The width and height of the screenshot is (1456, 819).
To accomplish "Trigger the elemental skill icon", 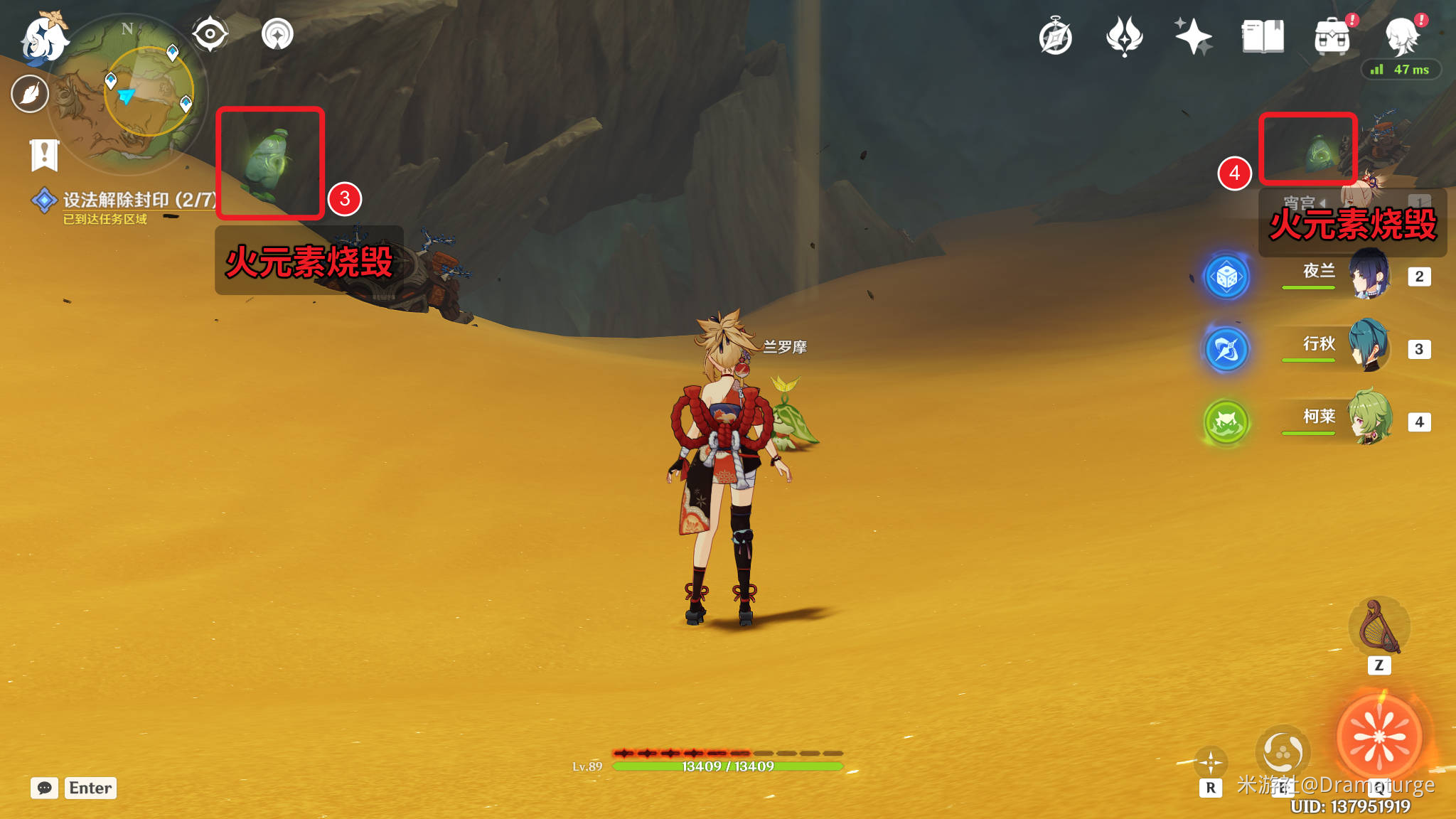I will tap(1283, 751).
